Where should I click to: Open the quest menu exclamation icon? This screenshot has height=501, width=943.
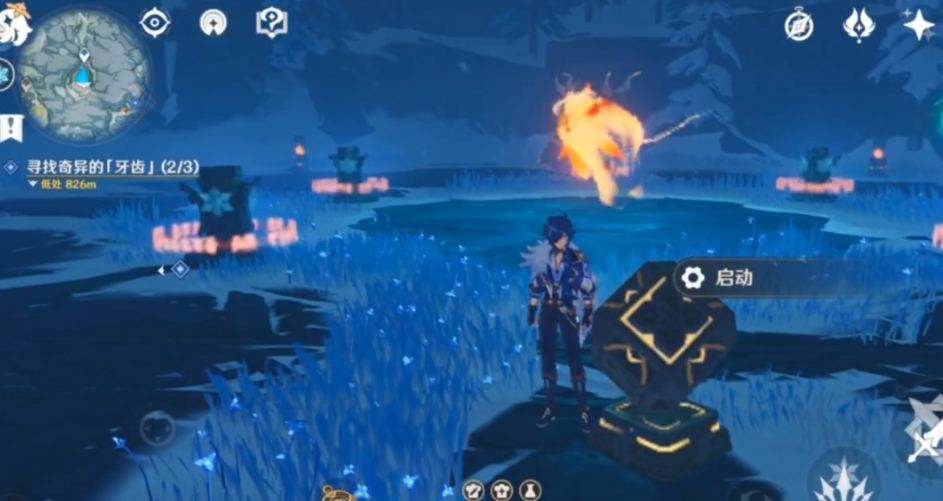point(11,127)
